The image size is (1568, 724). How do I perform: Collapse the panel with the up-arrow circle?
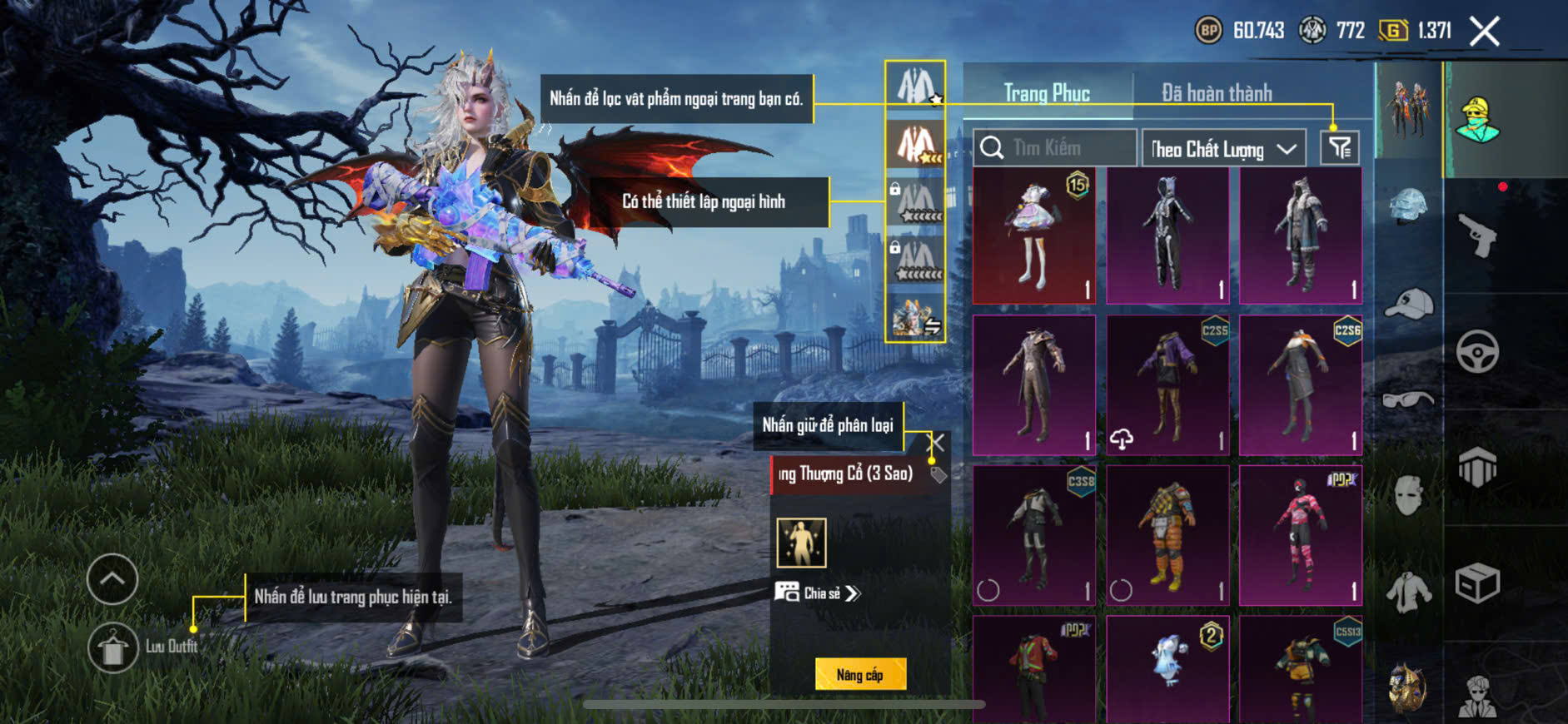(112, 579)
